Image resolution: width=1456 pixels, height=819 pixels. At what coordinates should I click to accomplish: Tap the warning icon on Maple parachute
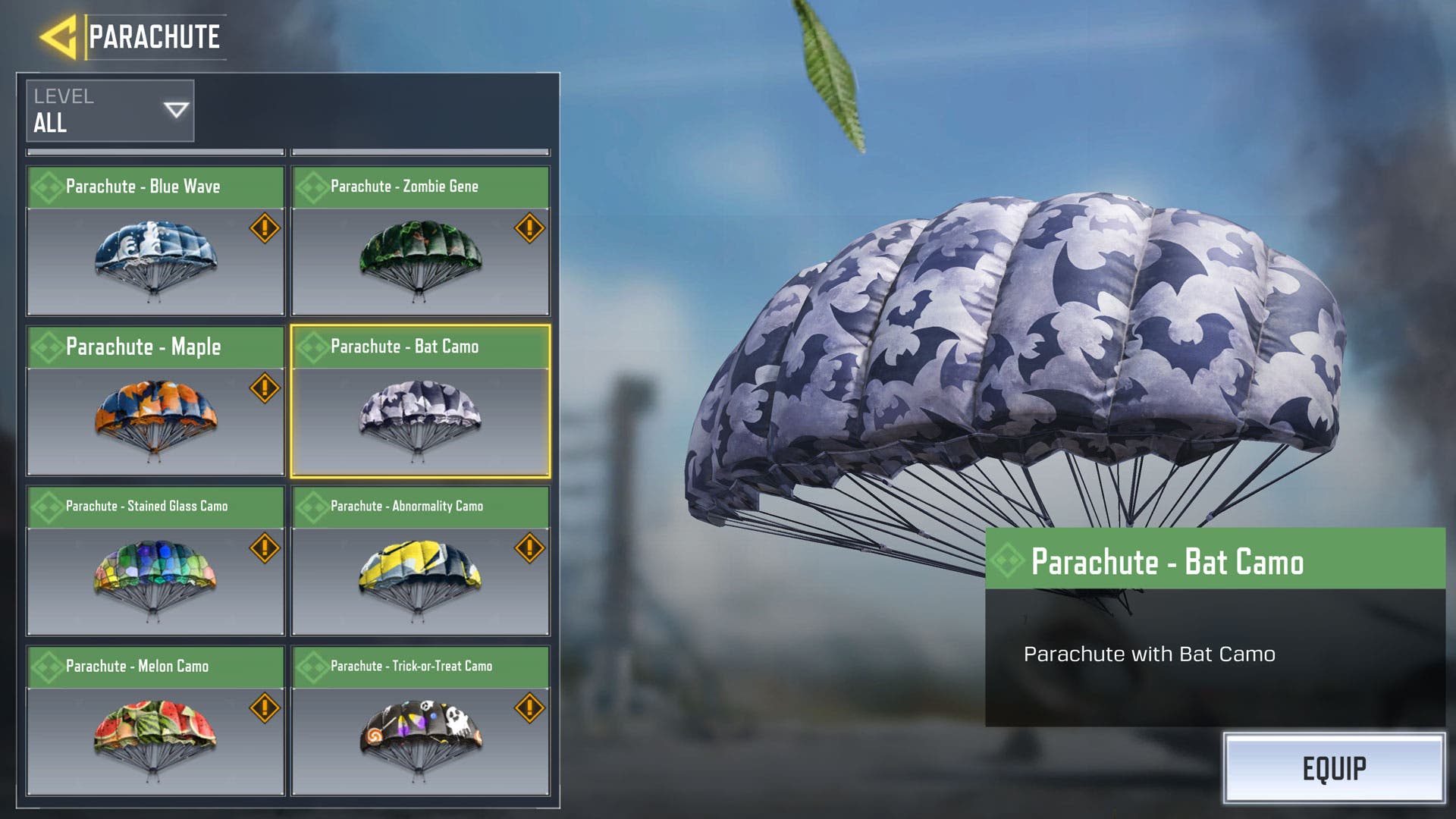pos(265,388)
